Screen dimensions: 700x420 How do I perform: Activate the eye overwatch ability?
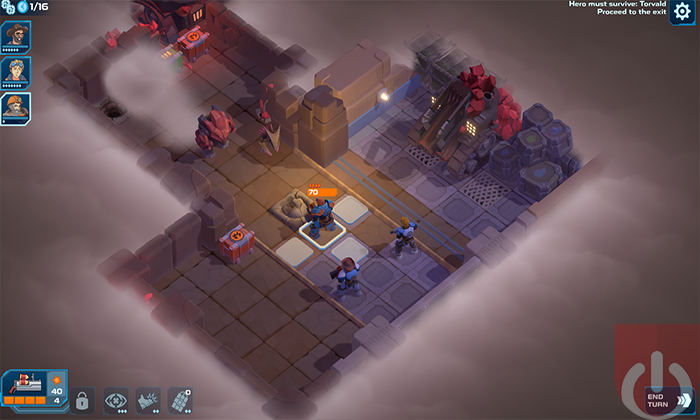[x=116, y=398]
